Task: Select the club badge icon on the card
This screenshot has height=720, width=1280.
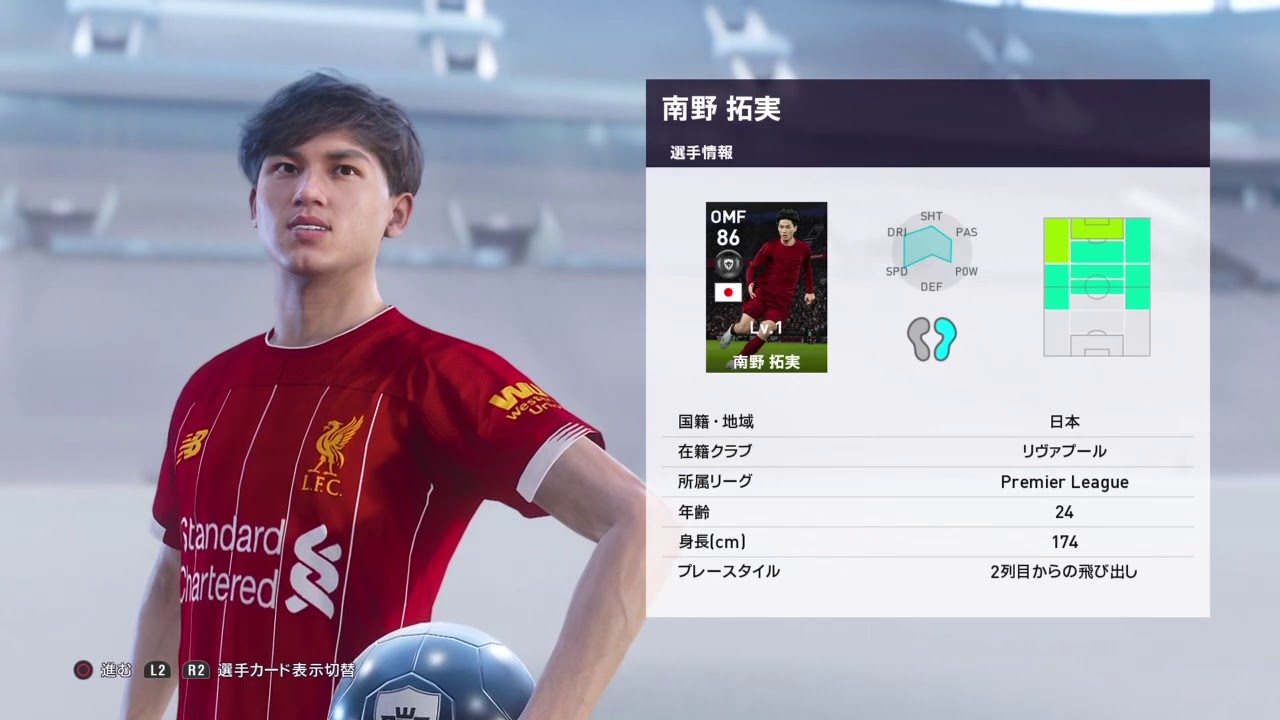Action: [727, 262]
